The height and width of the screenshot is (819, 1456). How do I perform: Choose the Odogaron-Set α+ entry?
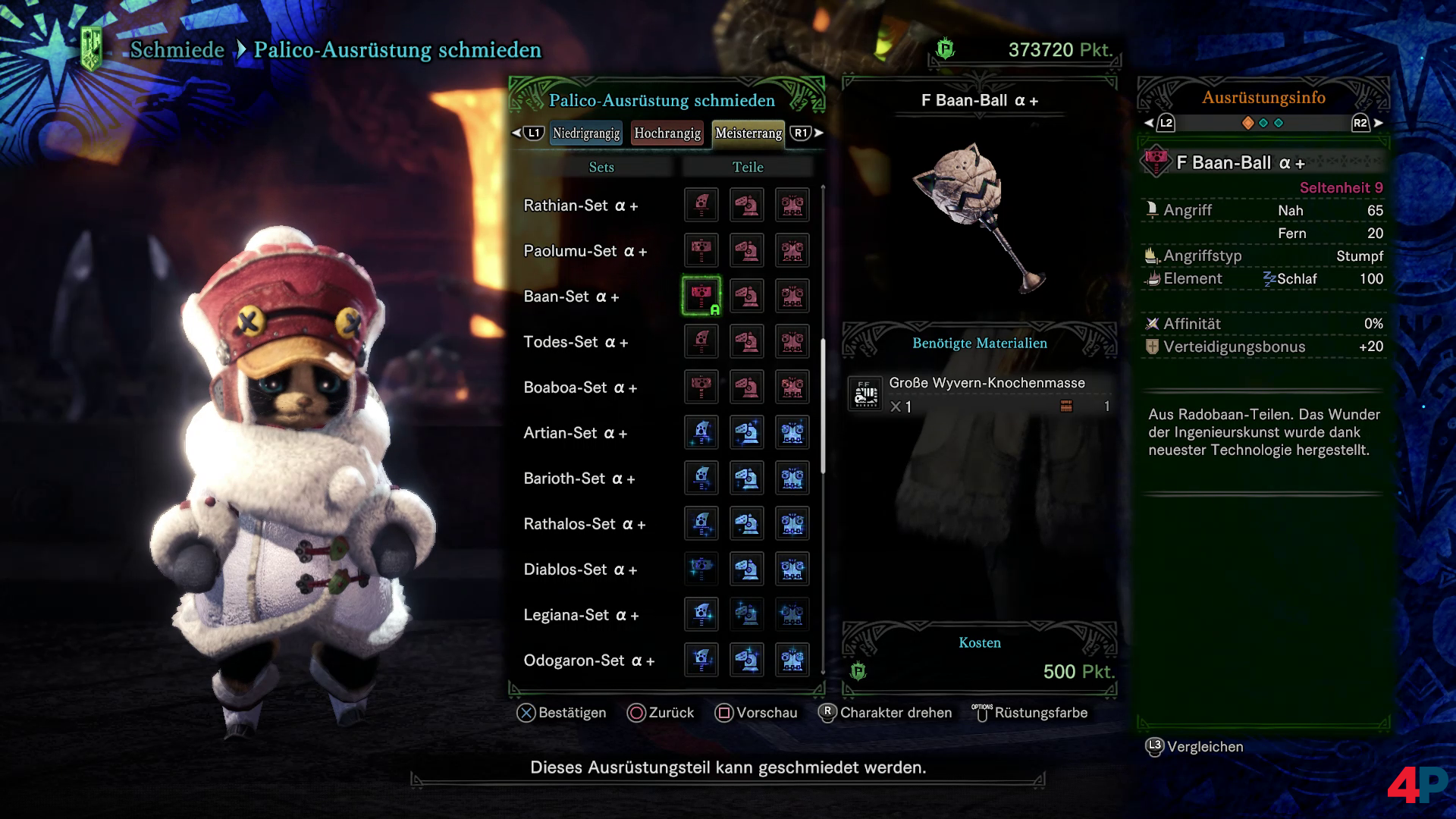point(588,661)
